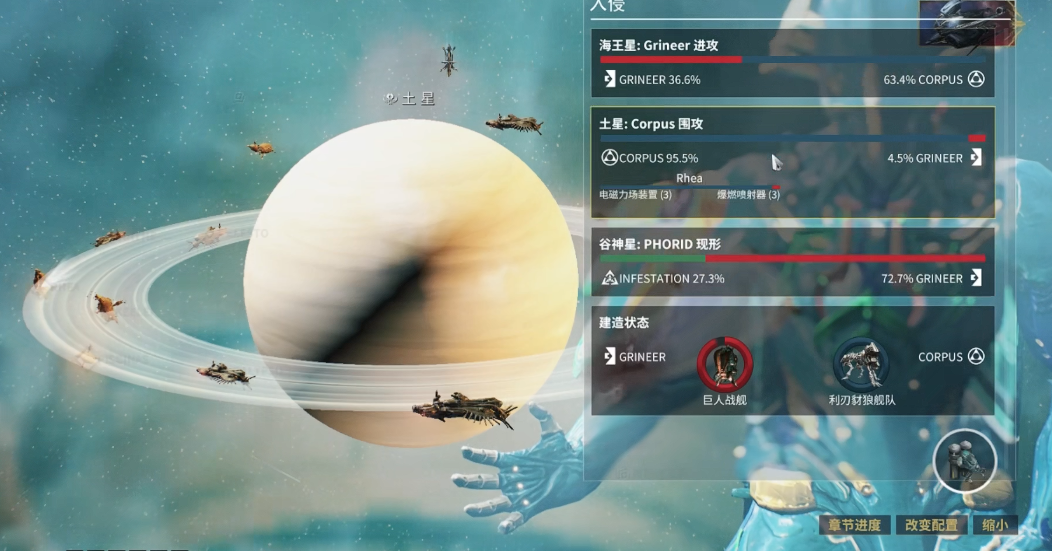The height and width of the screenshot is (551, 1052).
Task: Click the 巨人战舰 Grineer construction icon
Action: 724,364
